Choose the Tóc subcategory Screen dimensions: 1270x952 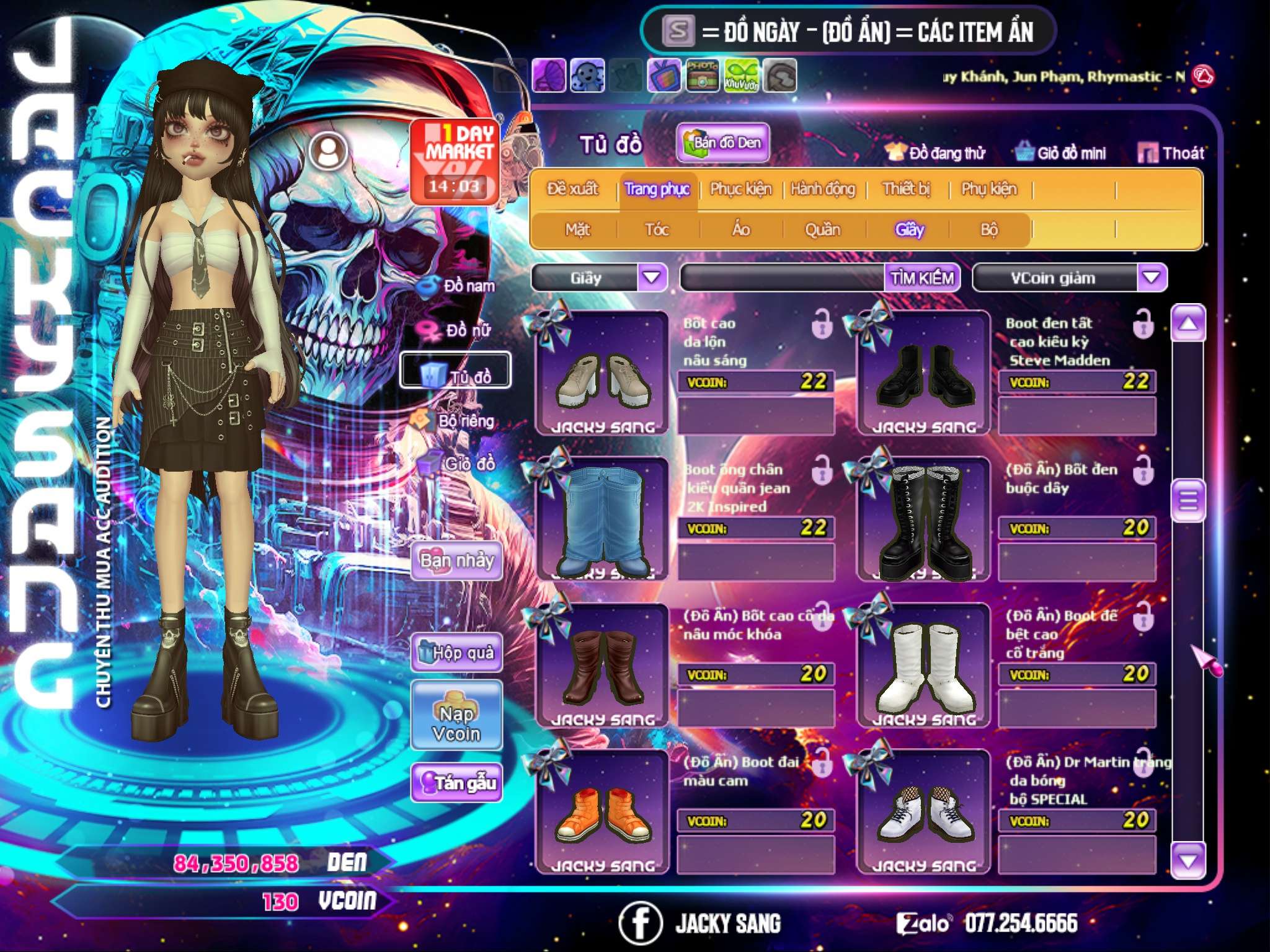(657, 230)
